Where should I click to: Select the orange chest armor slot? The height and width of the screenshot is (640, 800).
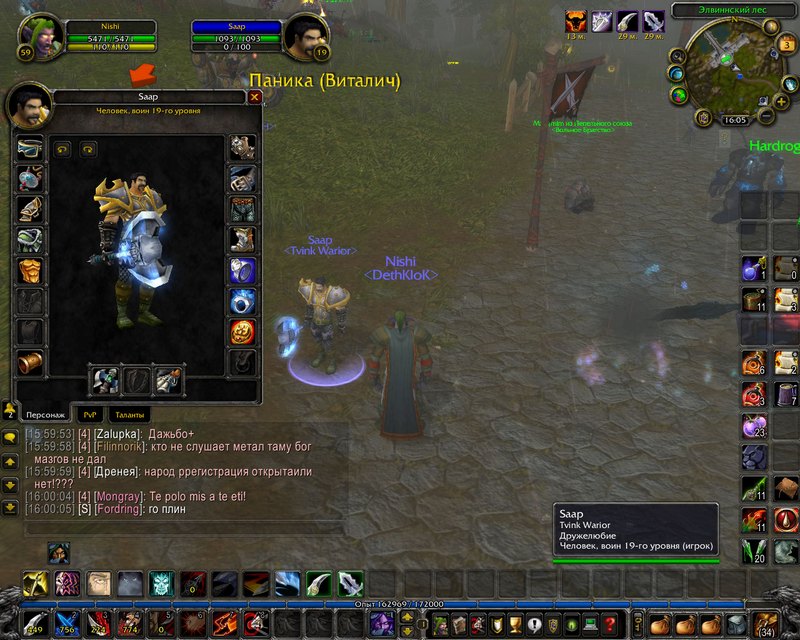pos(30,271)
